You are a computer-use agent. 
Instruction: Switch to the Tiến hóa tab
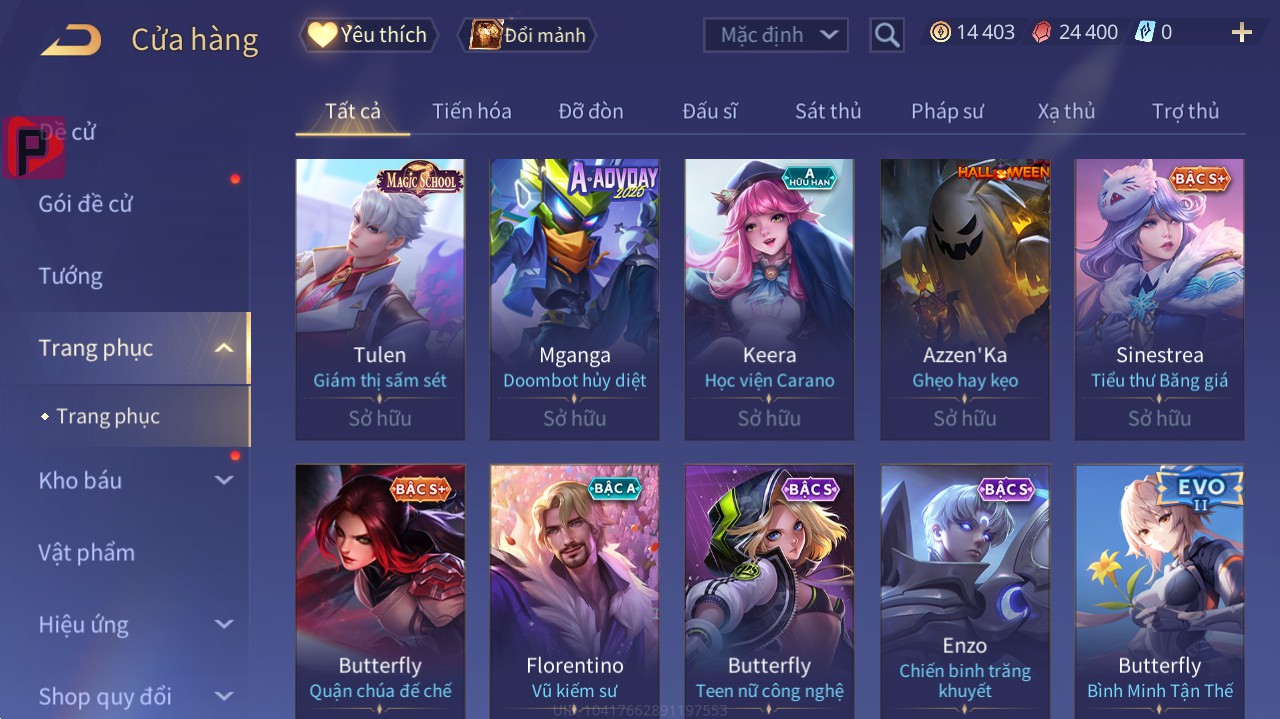[x=472, y=111]
